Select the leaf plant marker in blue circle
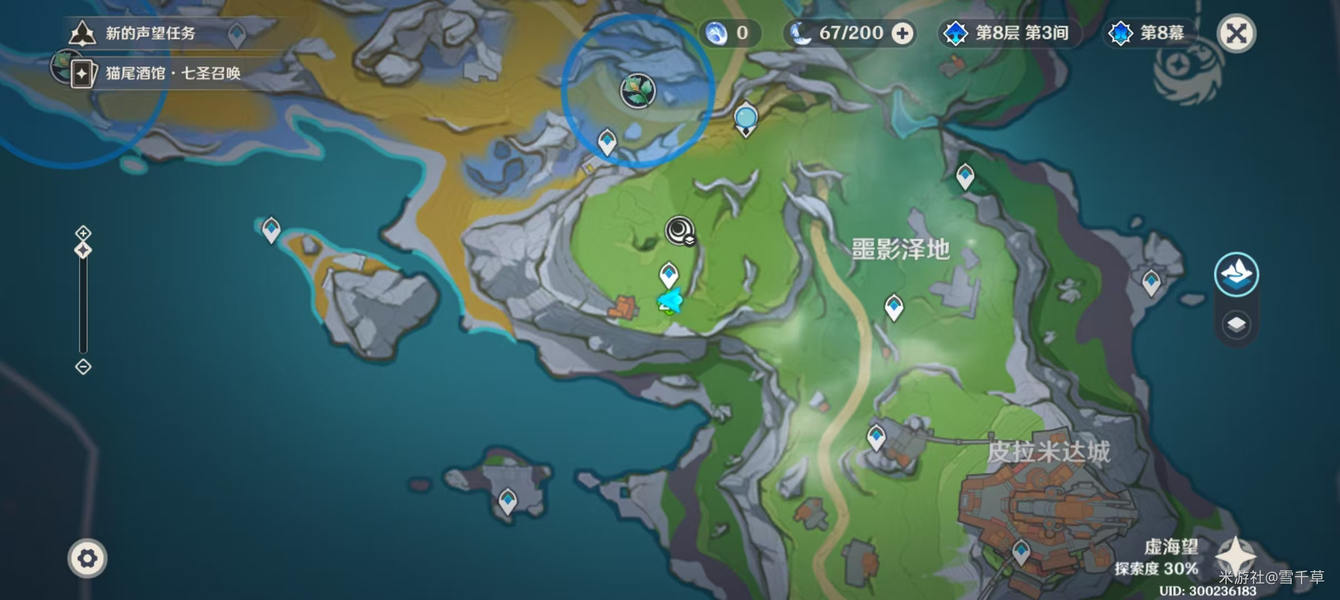 (636, 91)
